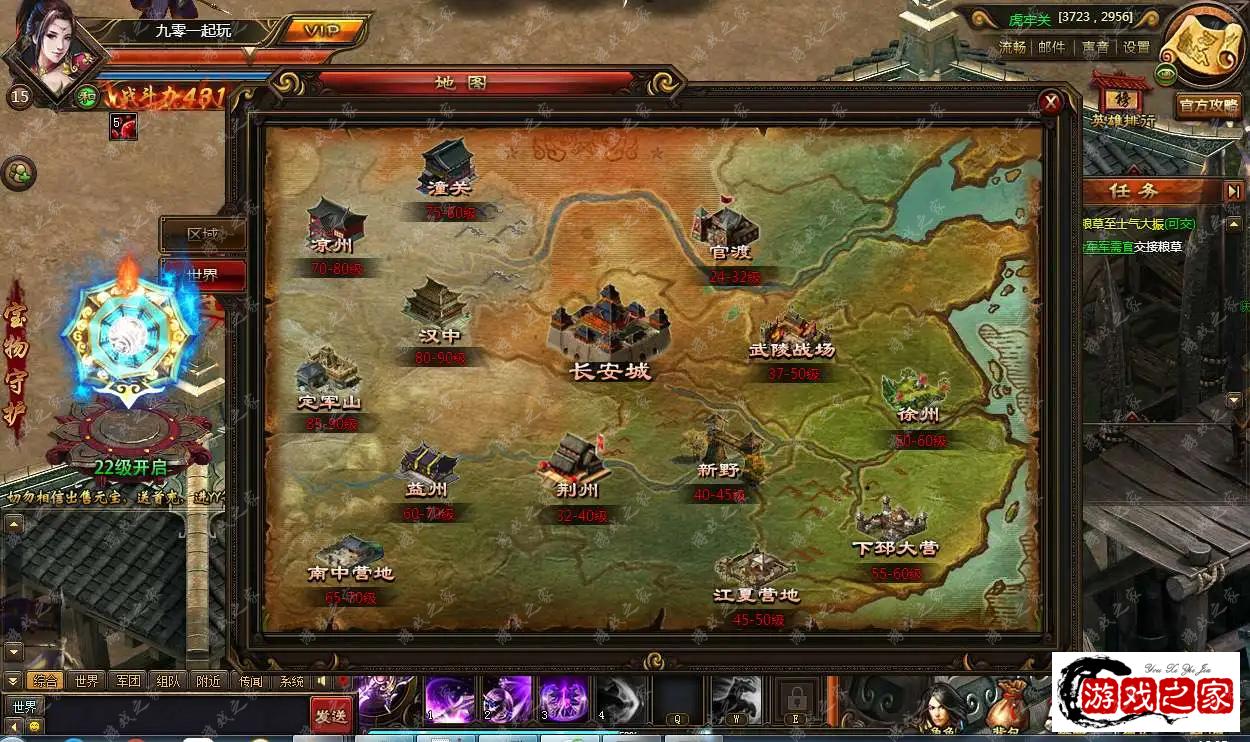Screen dimensions: 1250x742
Task: Open the 官方攻略 official guide
Action: tap(1208, 105)
